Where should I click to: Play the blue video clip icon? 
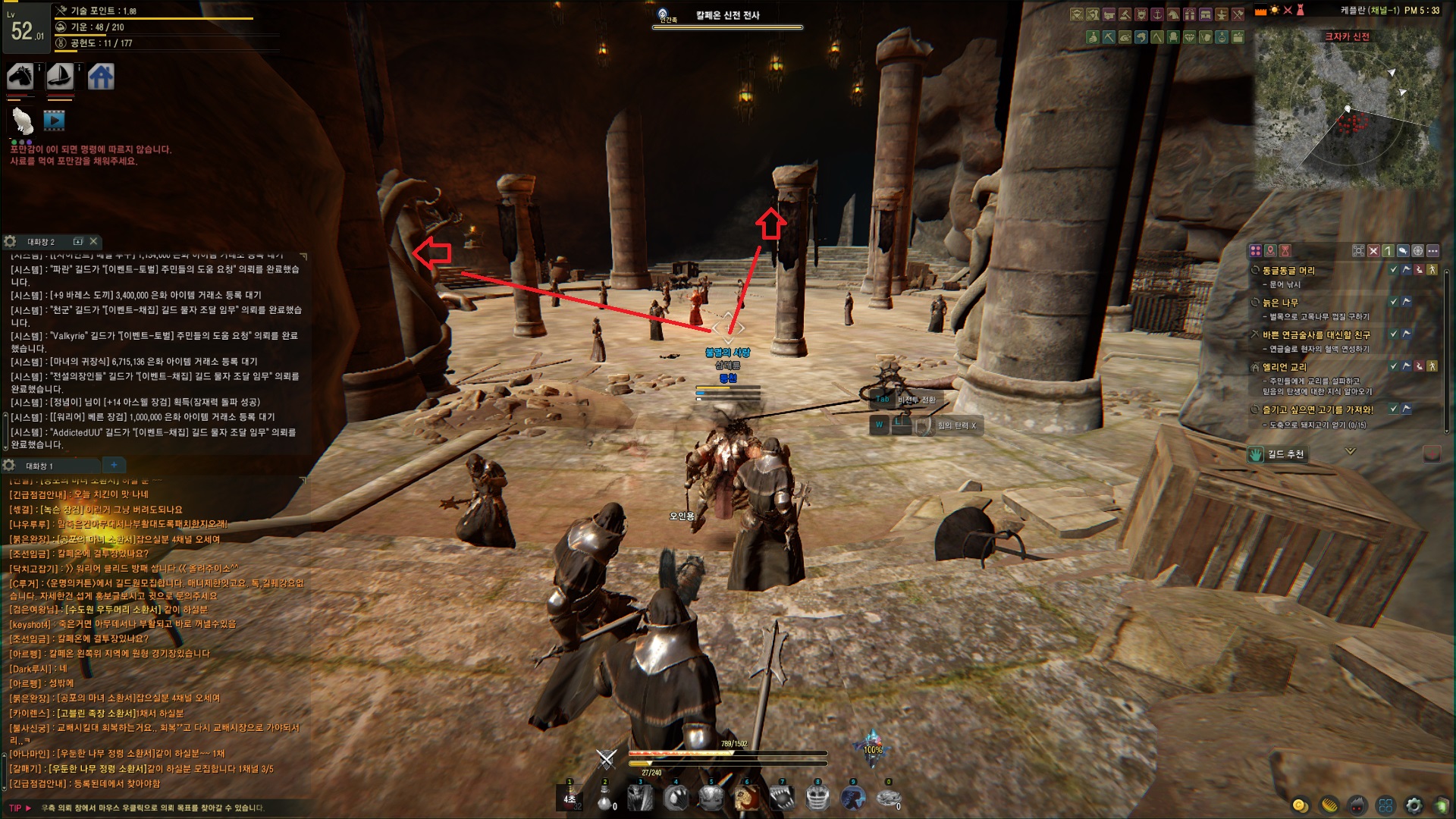click(x=54, y=120)
